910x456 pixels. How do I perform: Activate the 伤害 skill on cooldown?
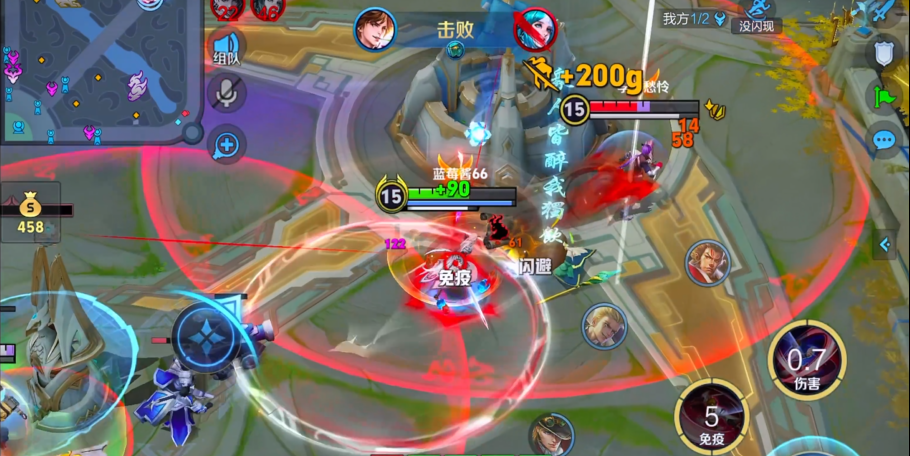pos(806,361)
